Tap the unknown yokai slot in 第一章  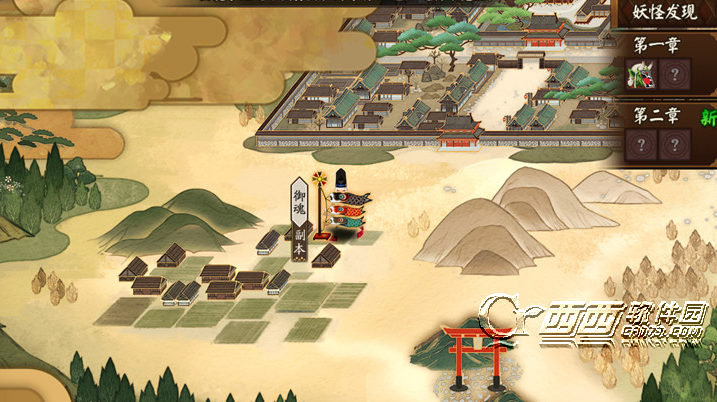[675, 74]
